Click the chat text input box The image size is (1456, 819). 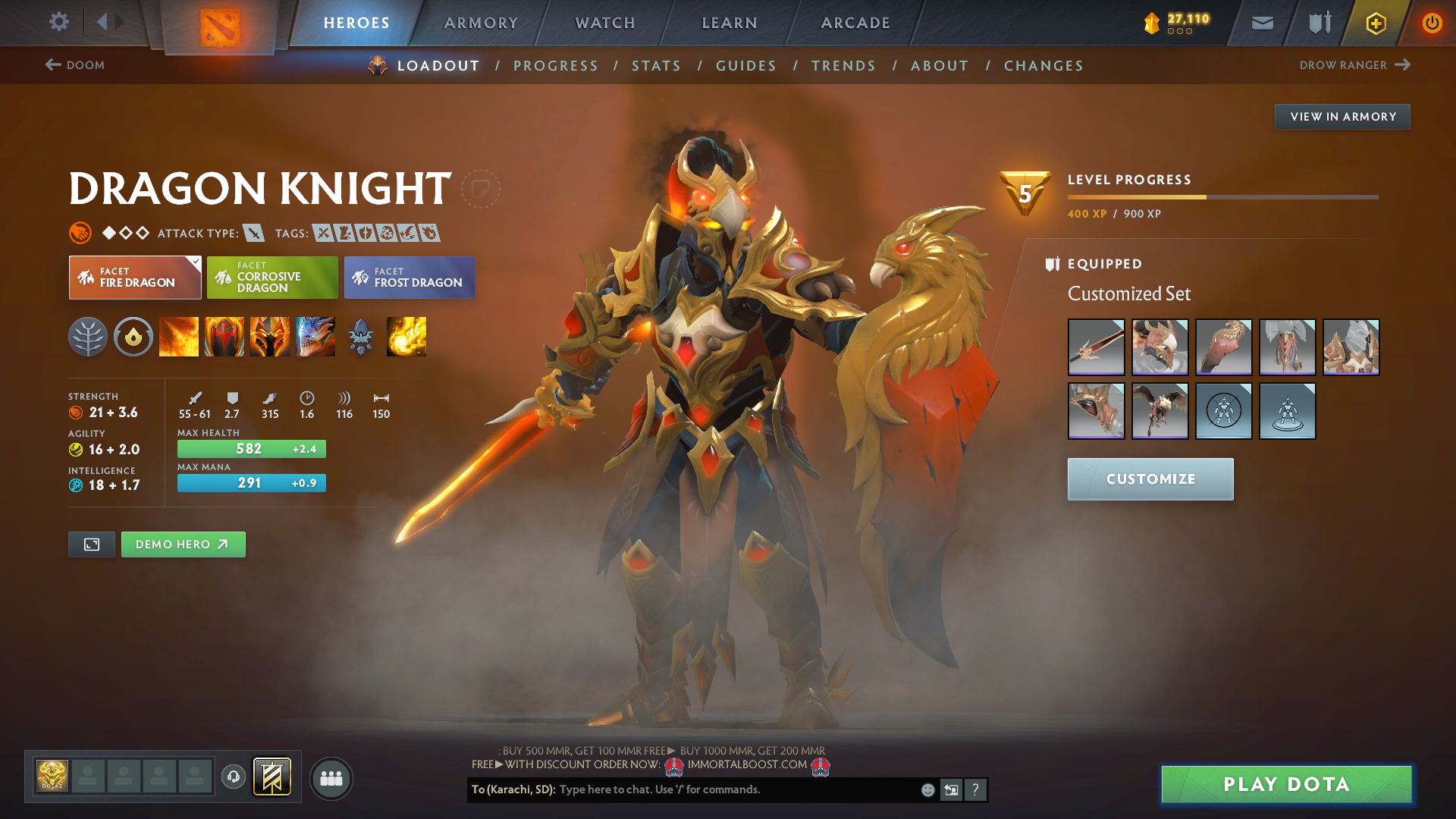coord(736,789)
